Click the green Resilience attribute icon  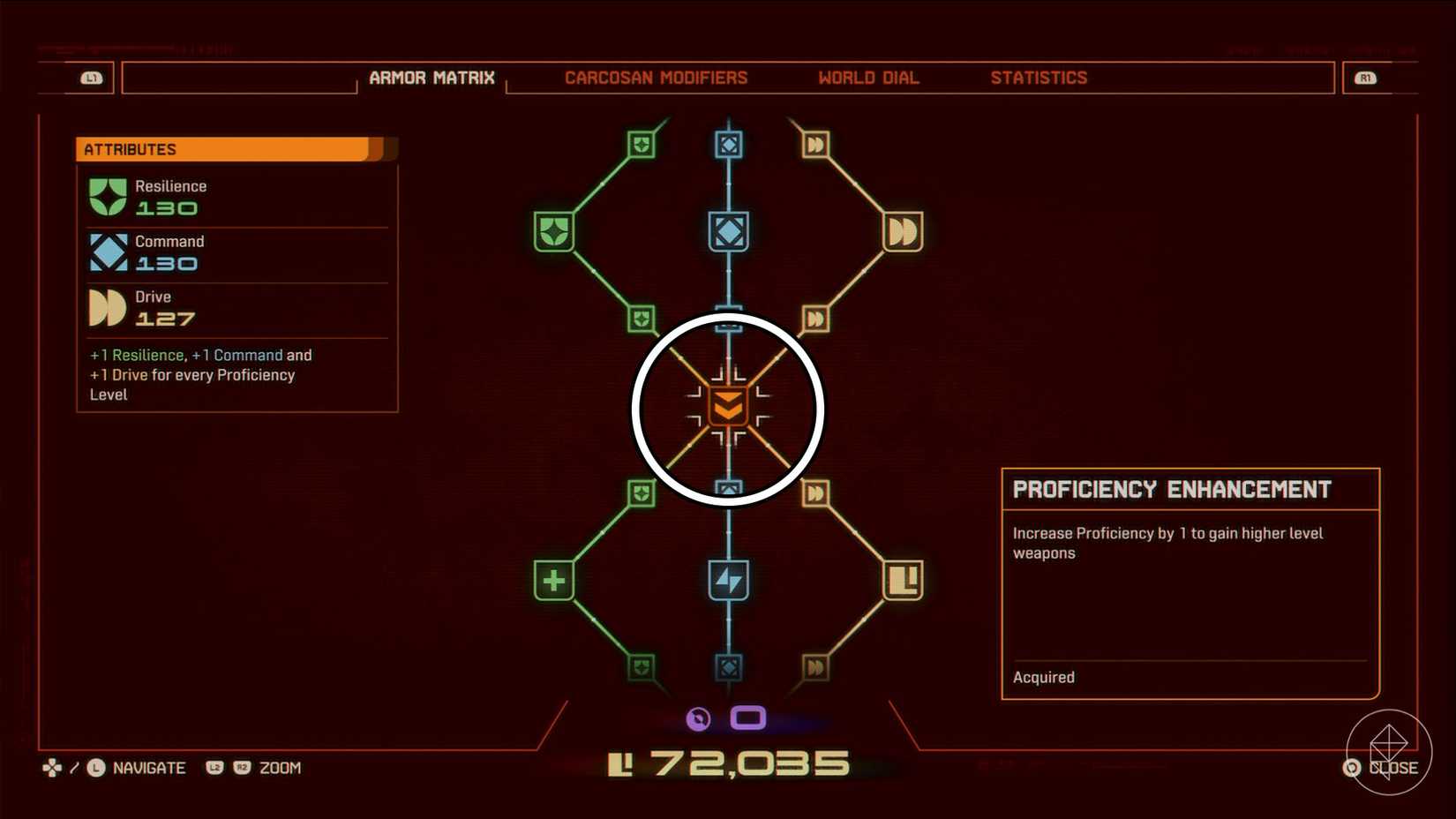pyautogui.click(x=106, y=196)
